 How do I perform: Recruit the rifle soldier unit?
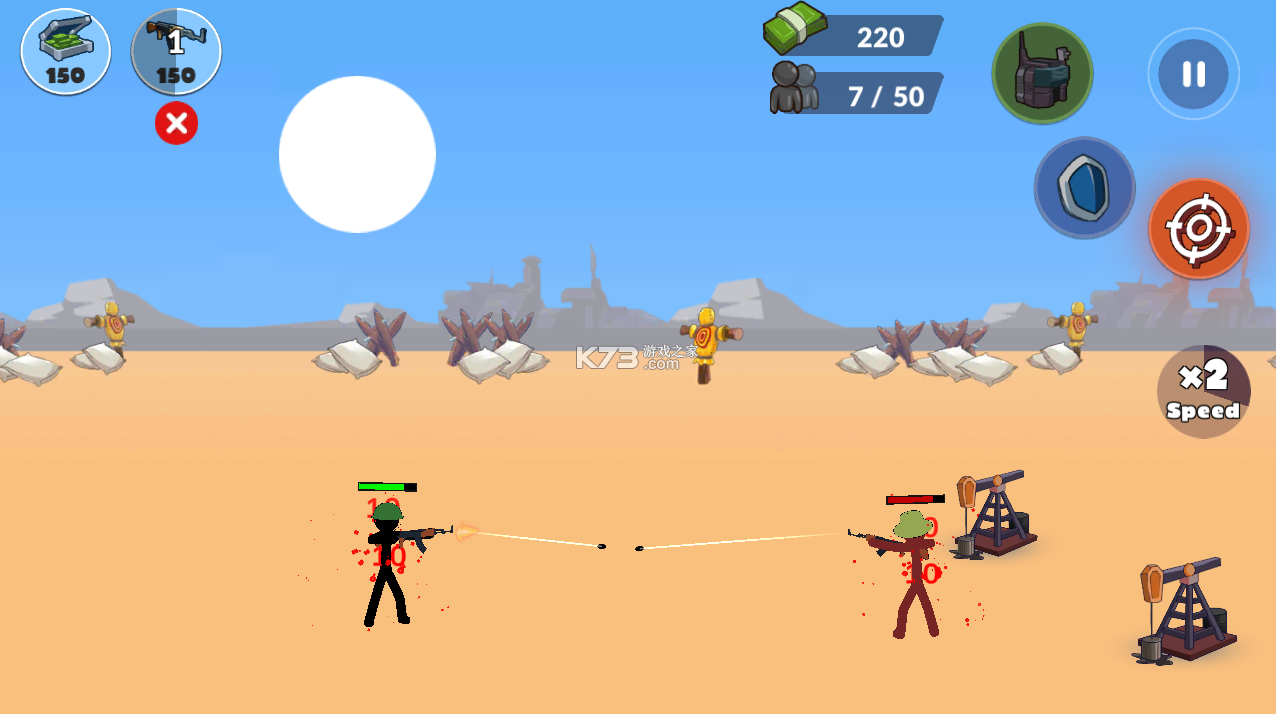click(176, 52)
